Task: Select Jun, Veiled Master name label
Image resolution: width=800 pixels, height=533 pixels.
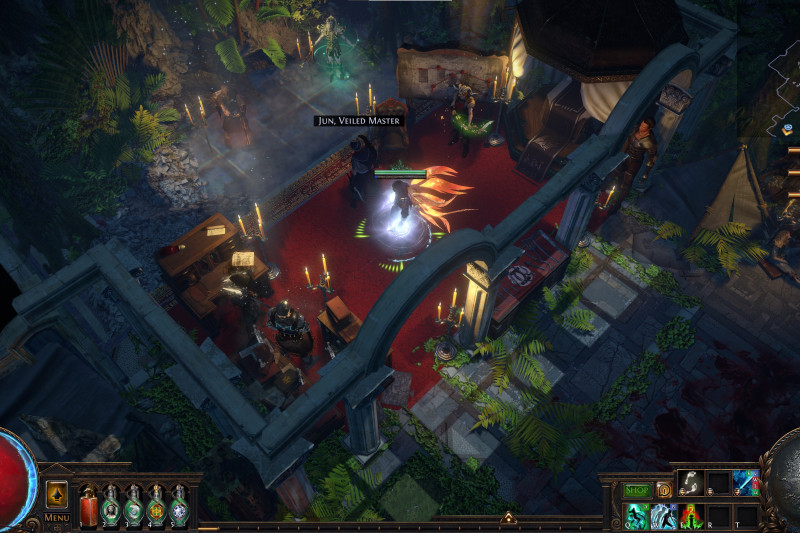Action: coord(357,121)
